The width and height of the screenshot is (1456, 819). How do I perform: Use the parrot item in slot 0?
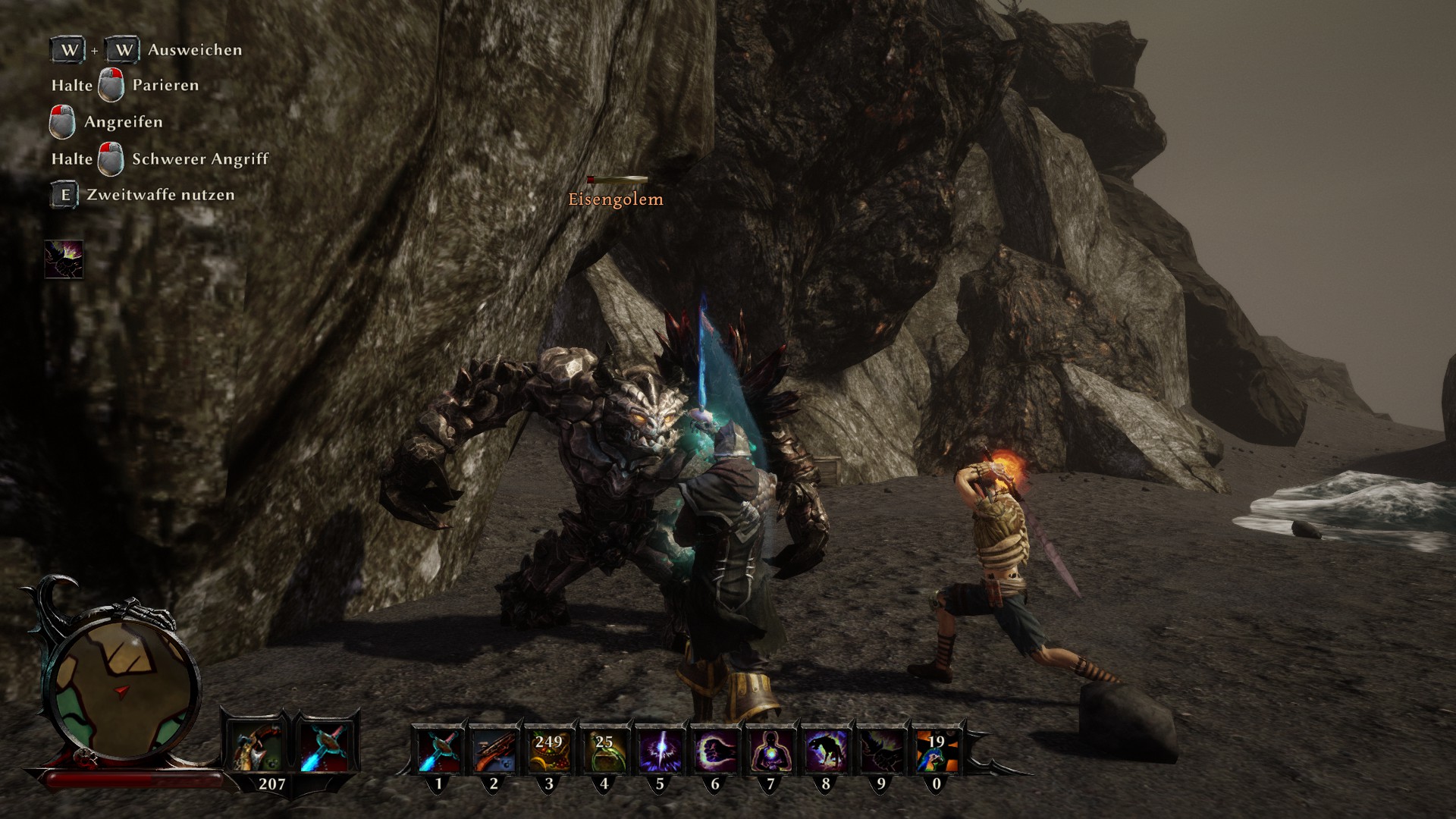point(937,749)
